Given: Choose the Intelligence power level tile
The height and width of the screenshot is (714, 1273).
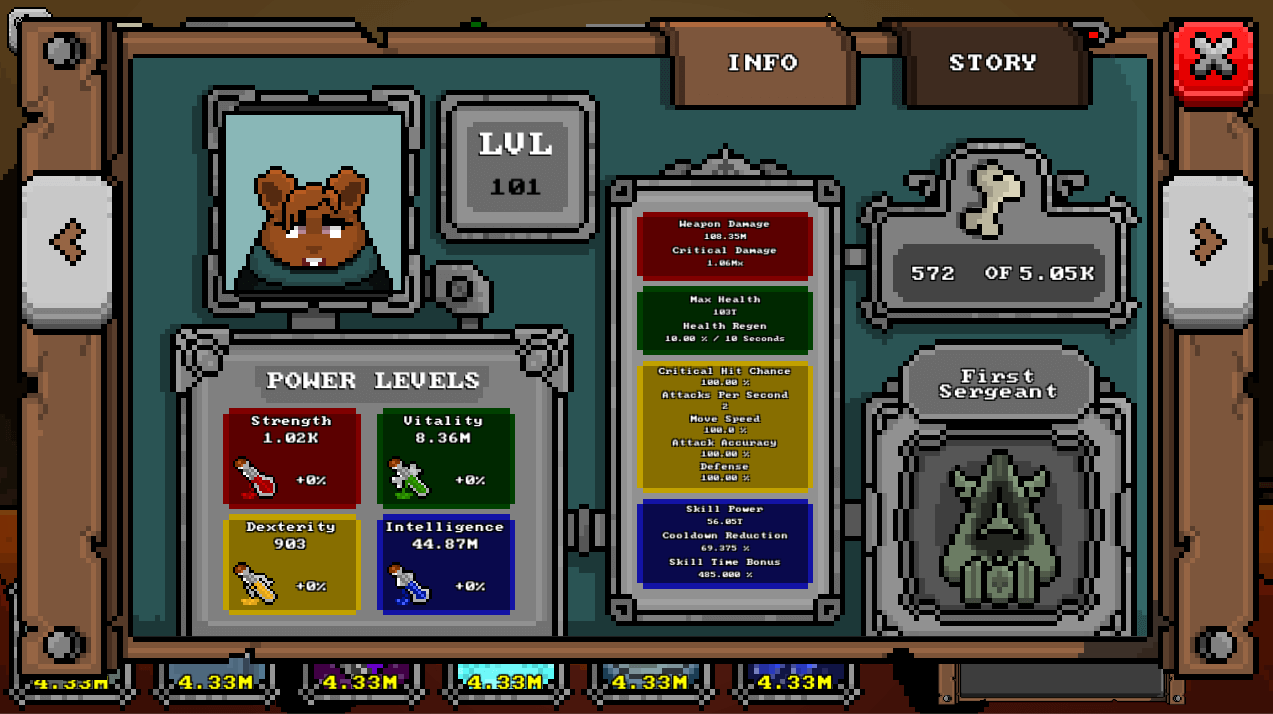Looking at the screenshot, I should point(445,563).
